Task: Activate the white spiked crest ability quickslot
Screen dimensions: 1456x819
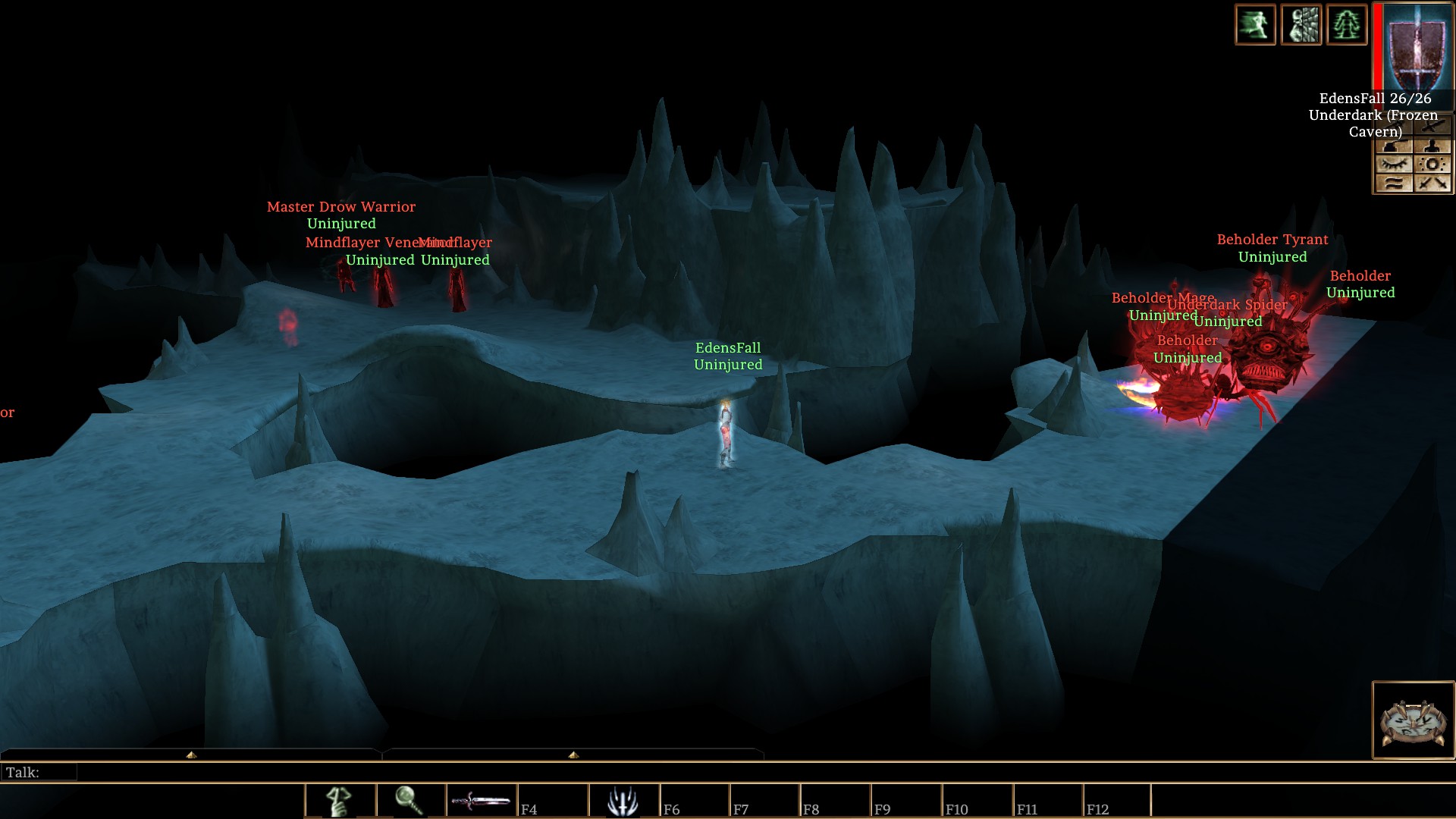Action: pyautogui.click(x=623, y=801)
